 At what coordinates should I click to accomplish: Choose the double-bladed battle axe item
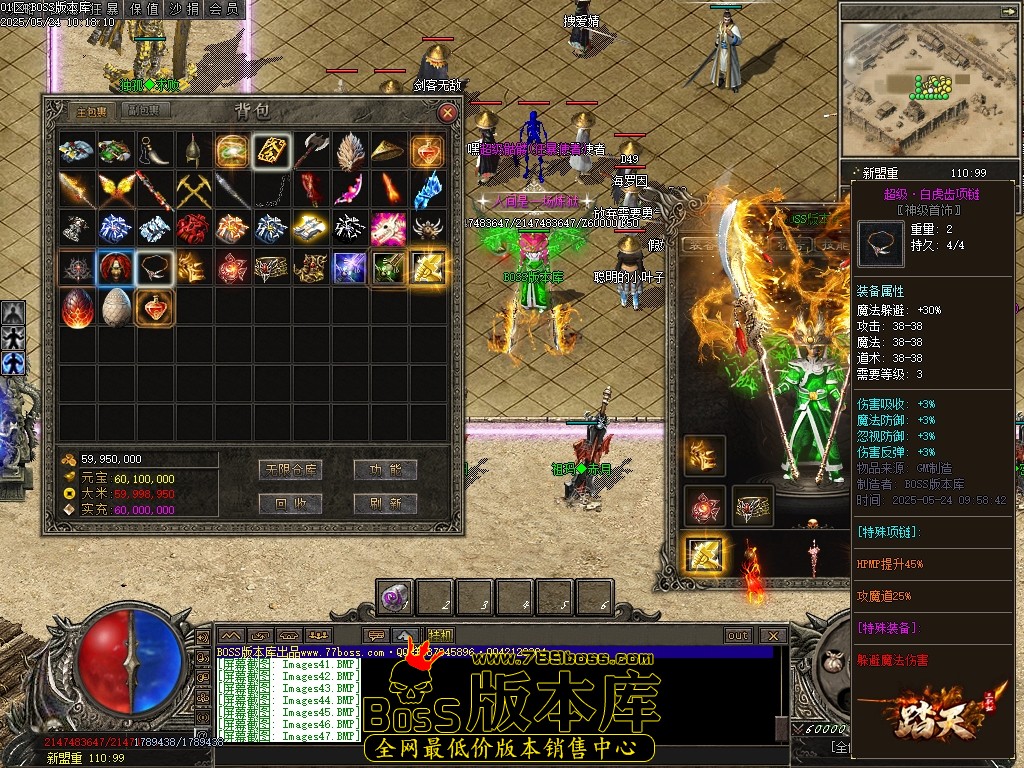click(310, 151)
